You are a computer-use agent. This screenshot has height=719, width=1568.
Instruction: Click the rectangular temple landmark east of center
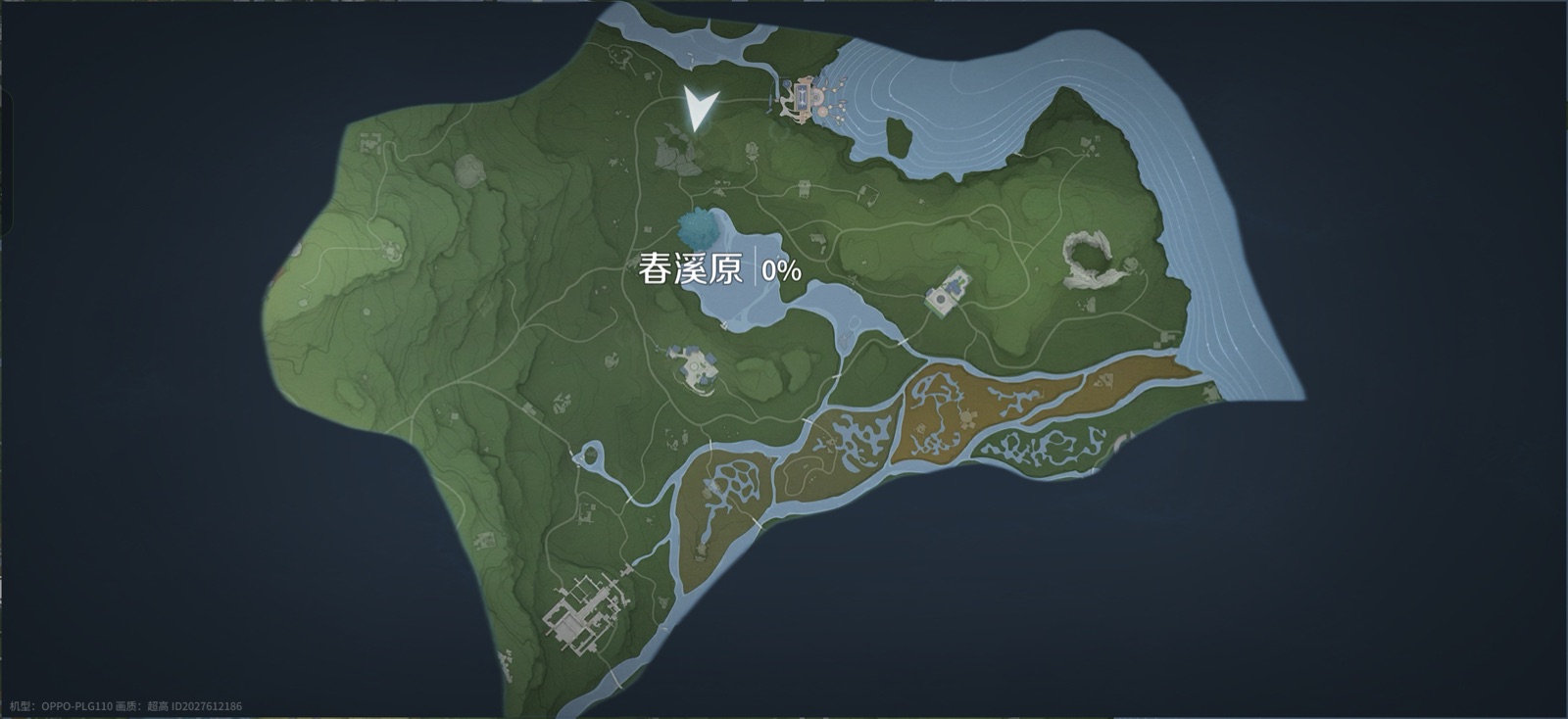pos(947,294)
